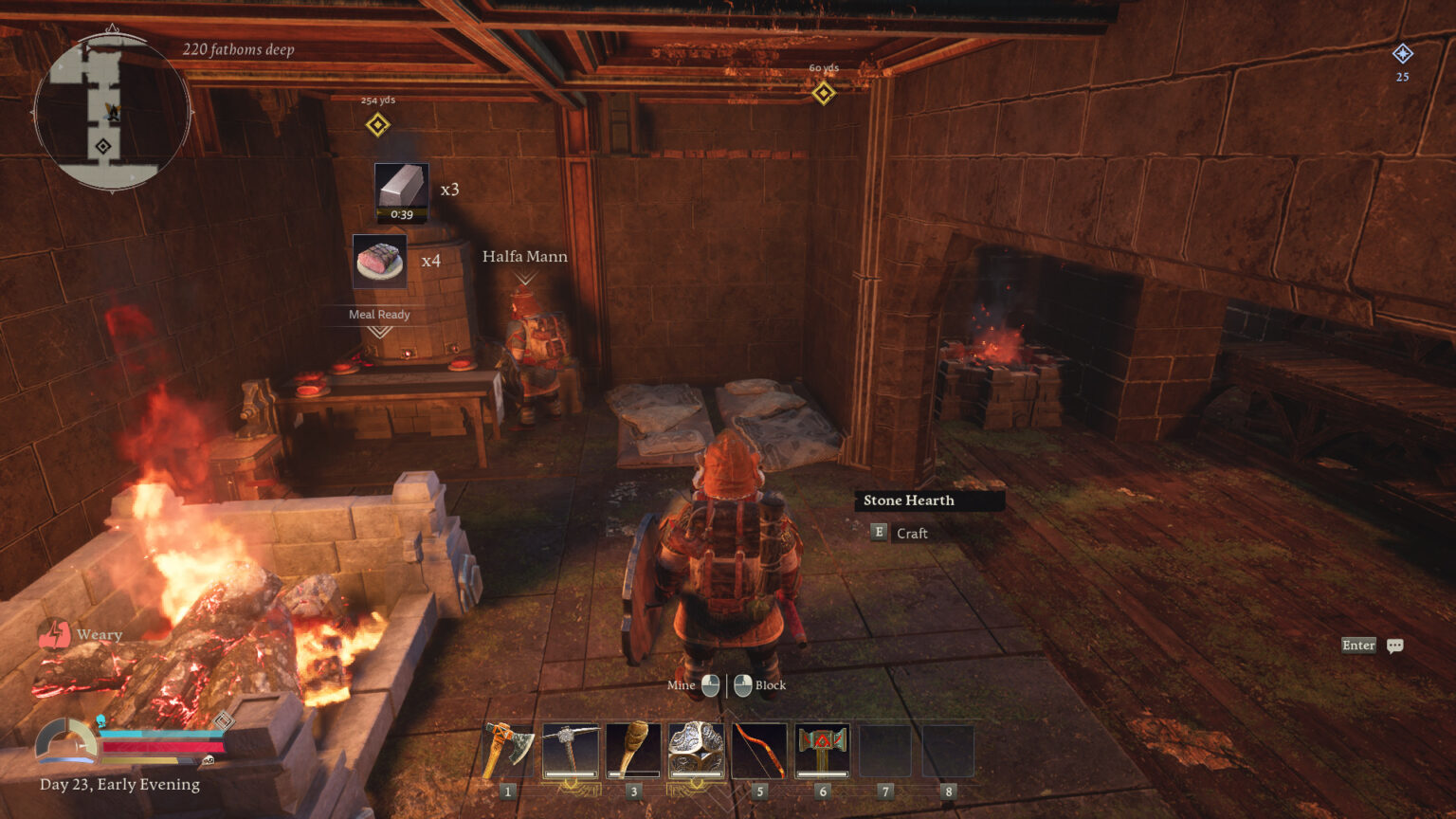Screen dimensions: 1456x819
Task: Click the Halfa Mann nameplate
Action: (x=524, y=256)
